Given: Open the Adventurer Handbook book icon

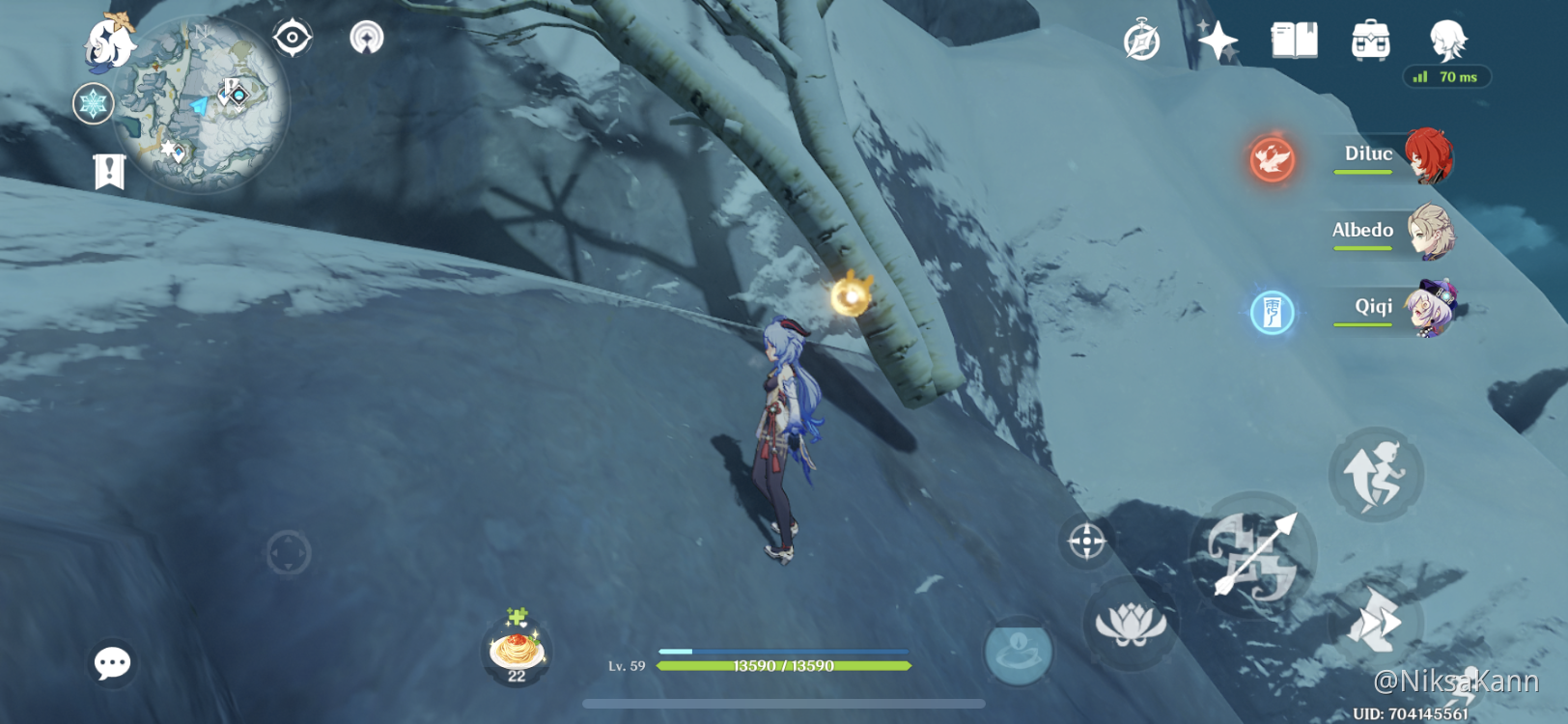Looking at the screenshot, I should coord(1294,42).
